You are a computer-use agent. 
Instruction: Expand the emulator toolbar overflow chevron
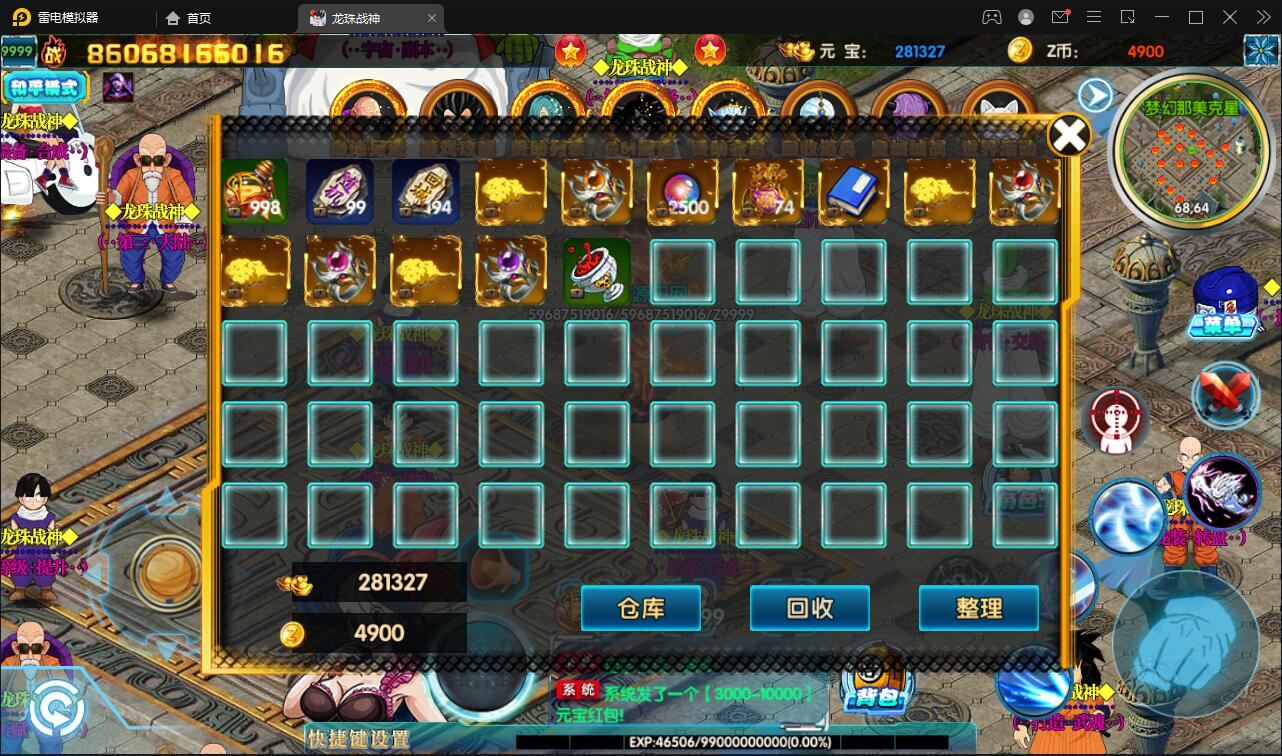[1262, 17]
